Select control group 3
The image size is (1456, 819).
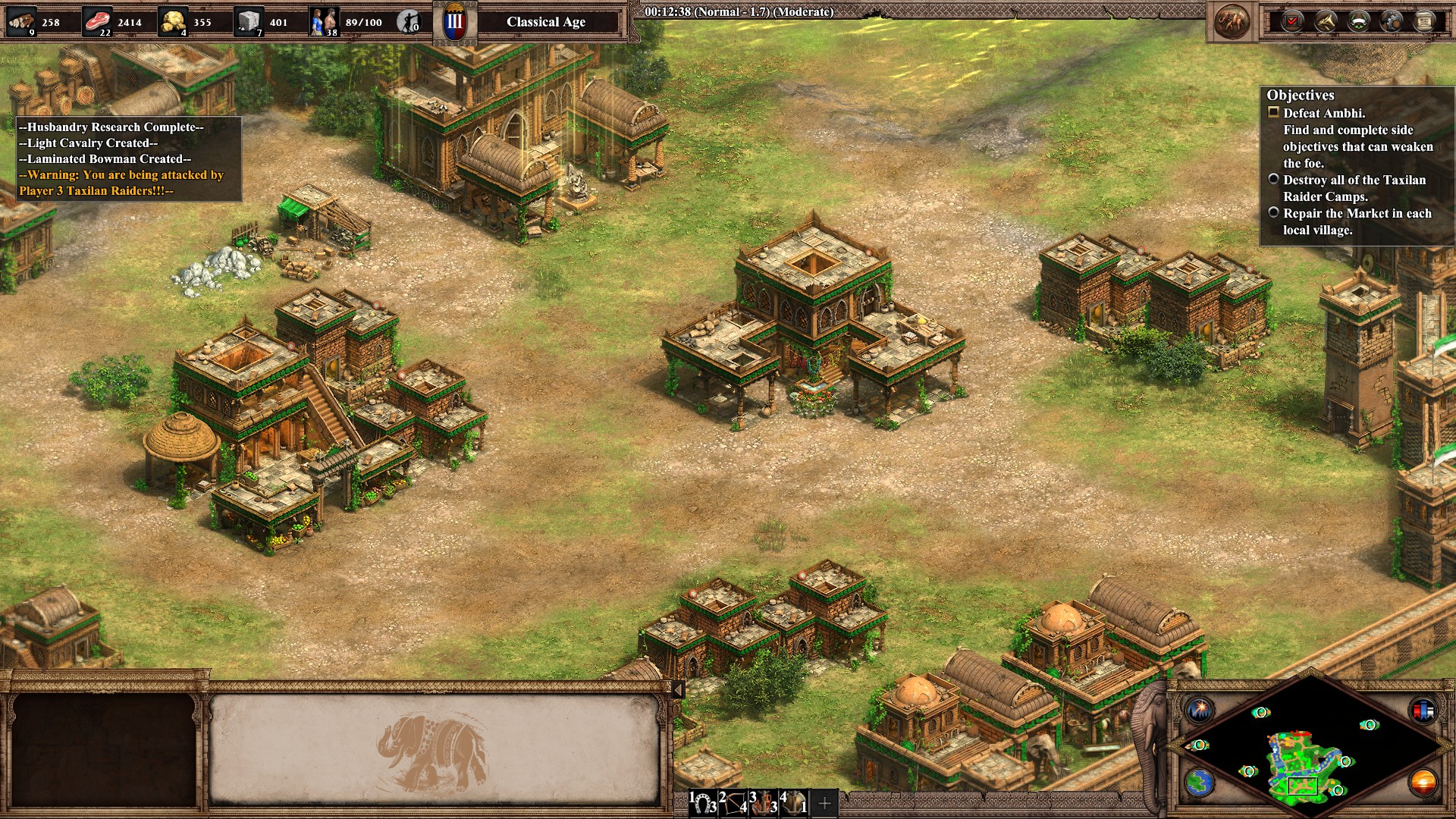click(x=764, y=802)
